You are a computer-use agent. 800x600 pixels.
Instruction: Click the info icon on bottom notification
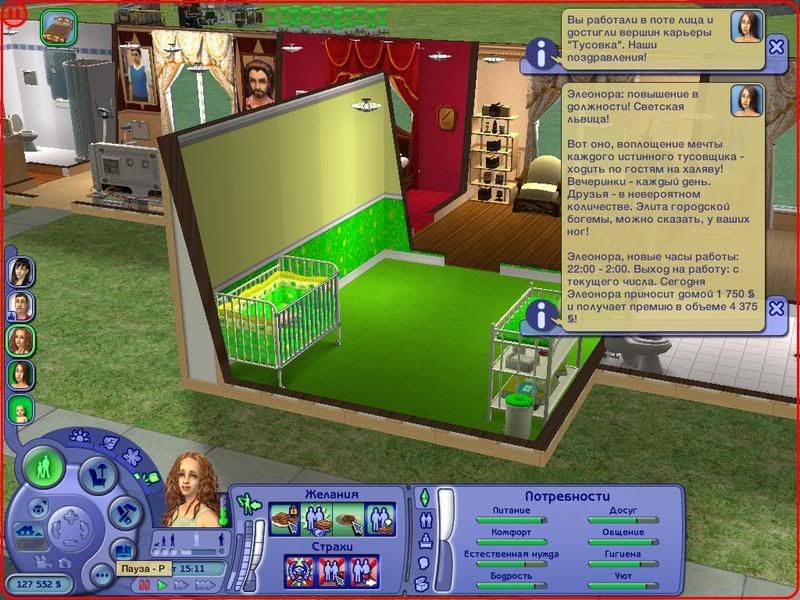coord(542,314)
